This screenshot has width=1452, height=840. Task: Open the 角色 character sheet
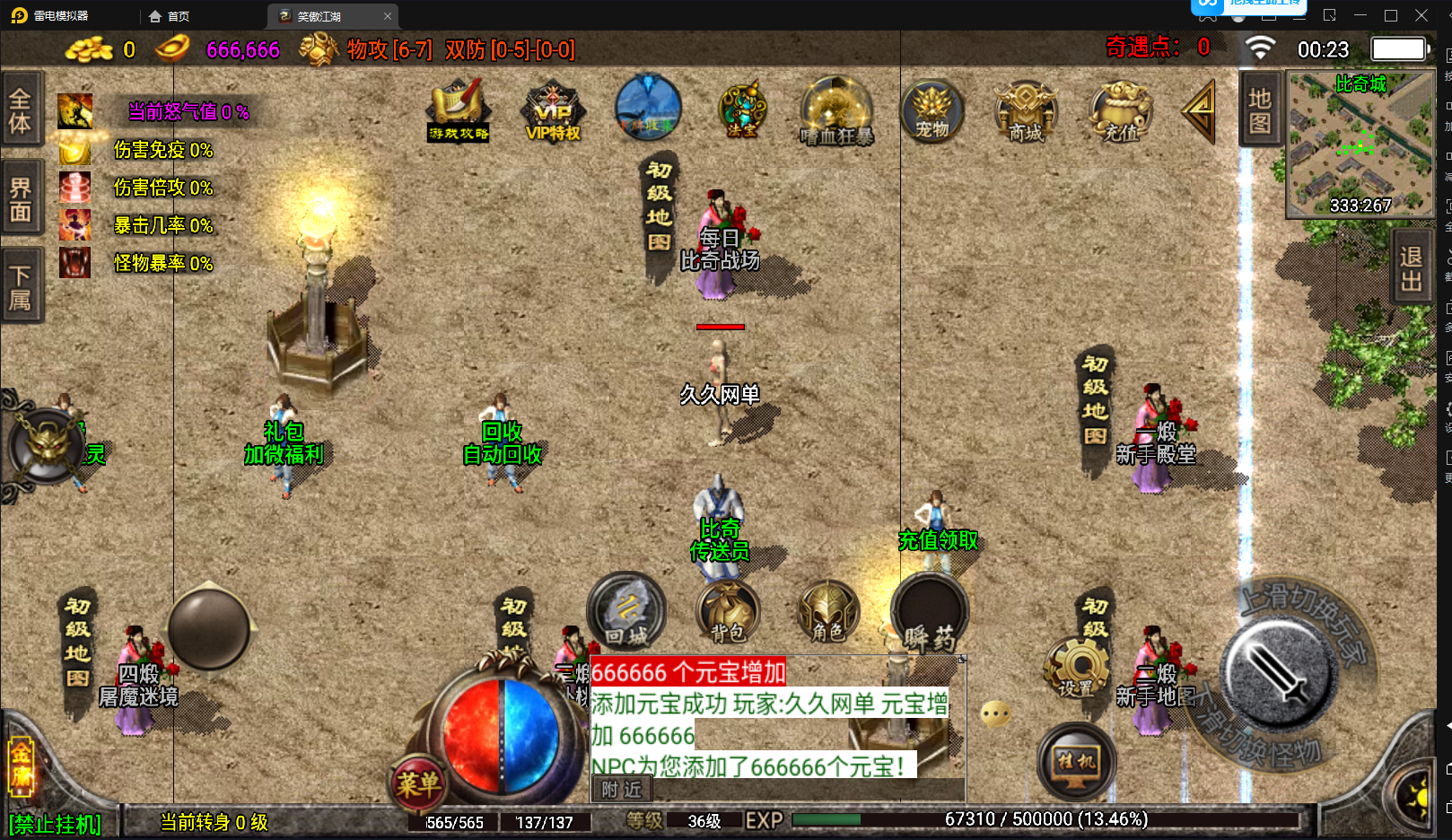click(828, 613)
